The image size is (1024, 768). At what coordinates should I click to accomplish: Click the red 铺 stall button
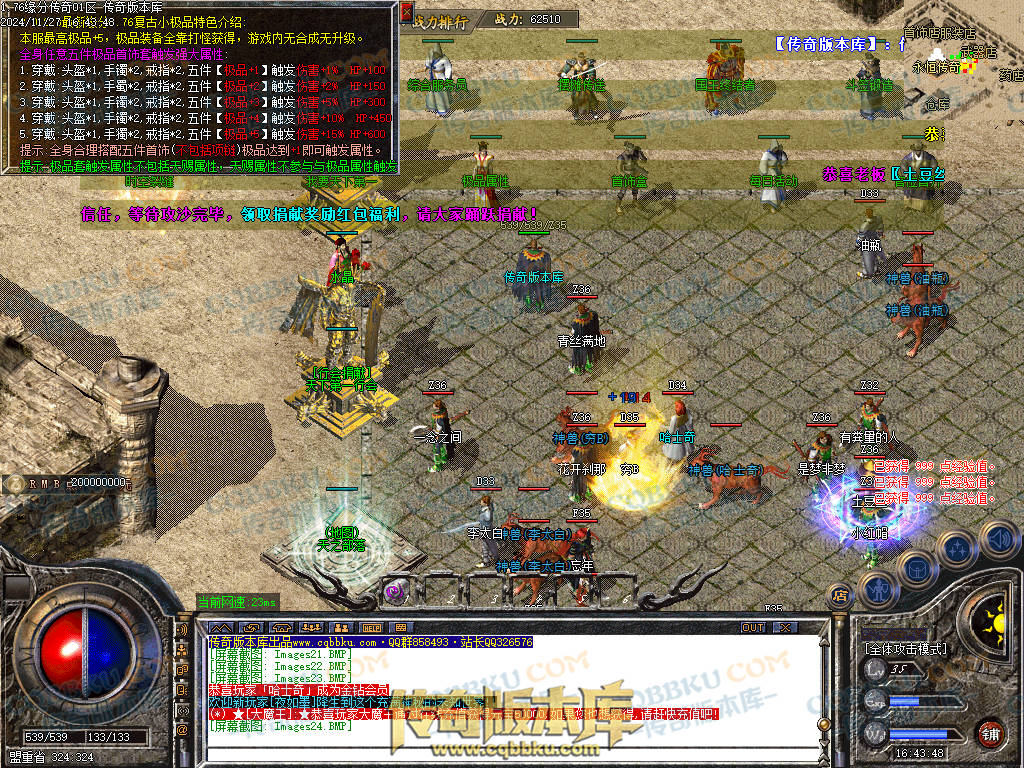991,732
